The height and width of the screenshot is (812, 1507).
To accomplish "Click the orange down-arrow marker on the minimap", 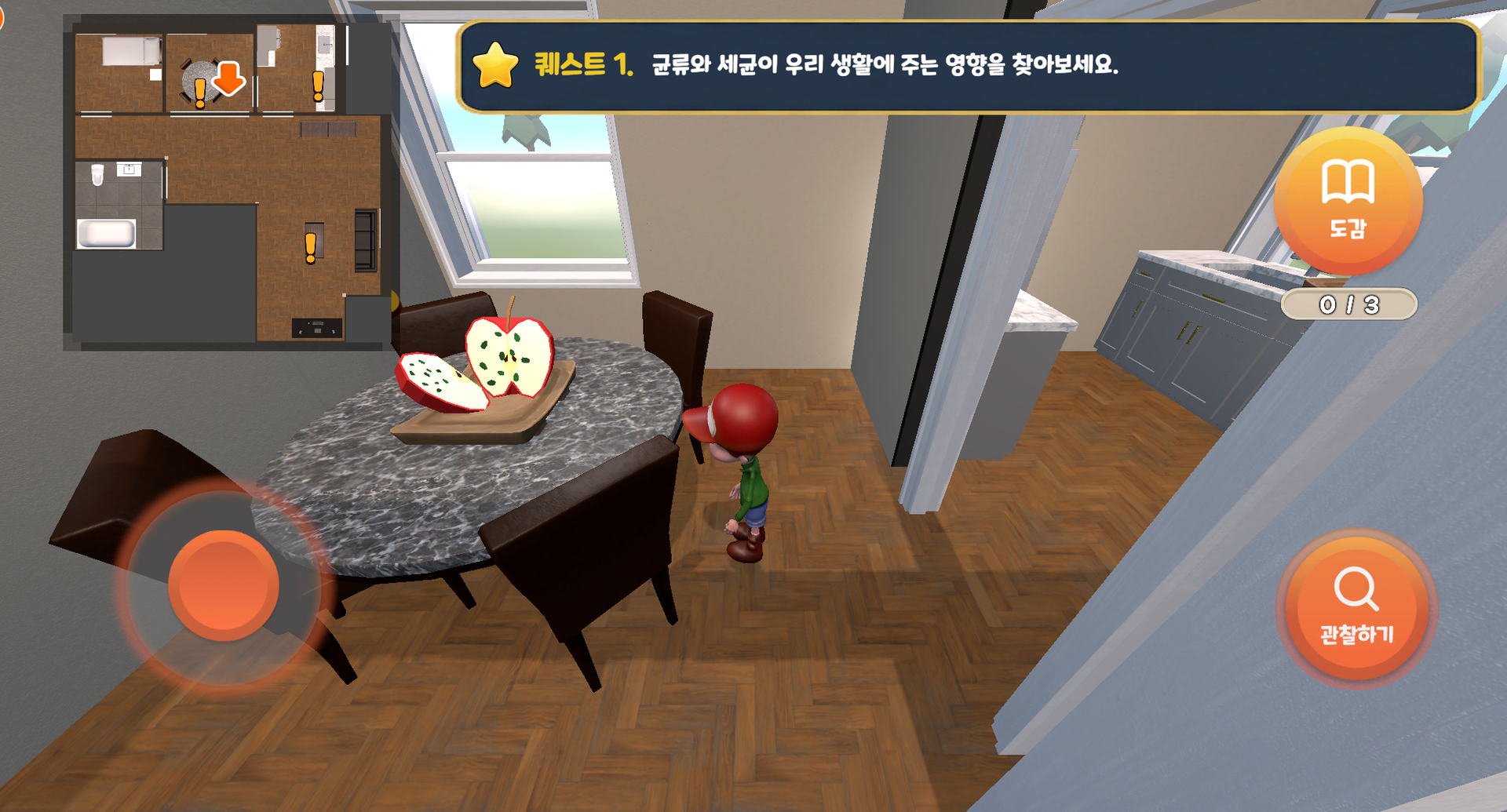I will click(x=228, y=78).
